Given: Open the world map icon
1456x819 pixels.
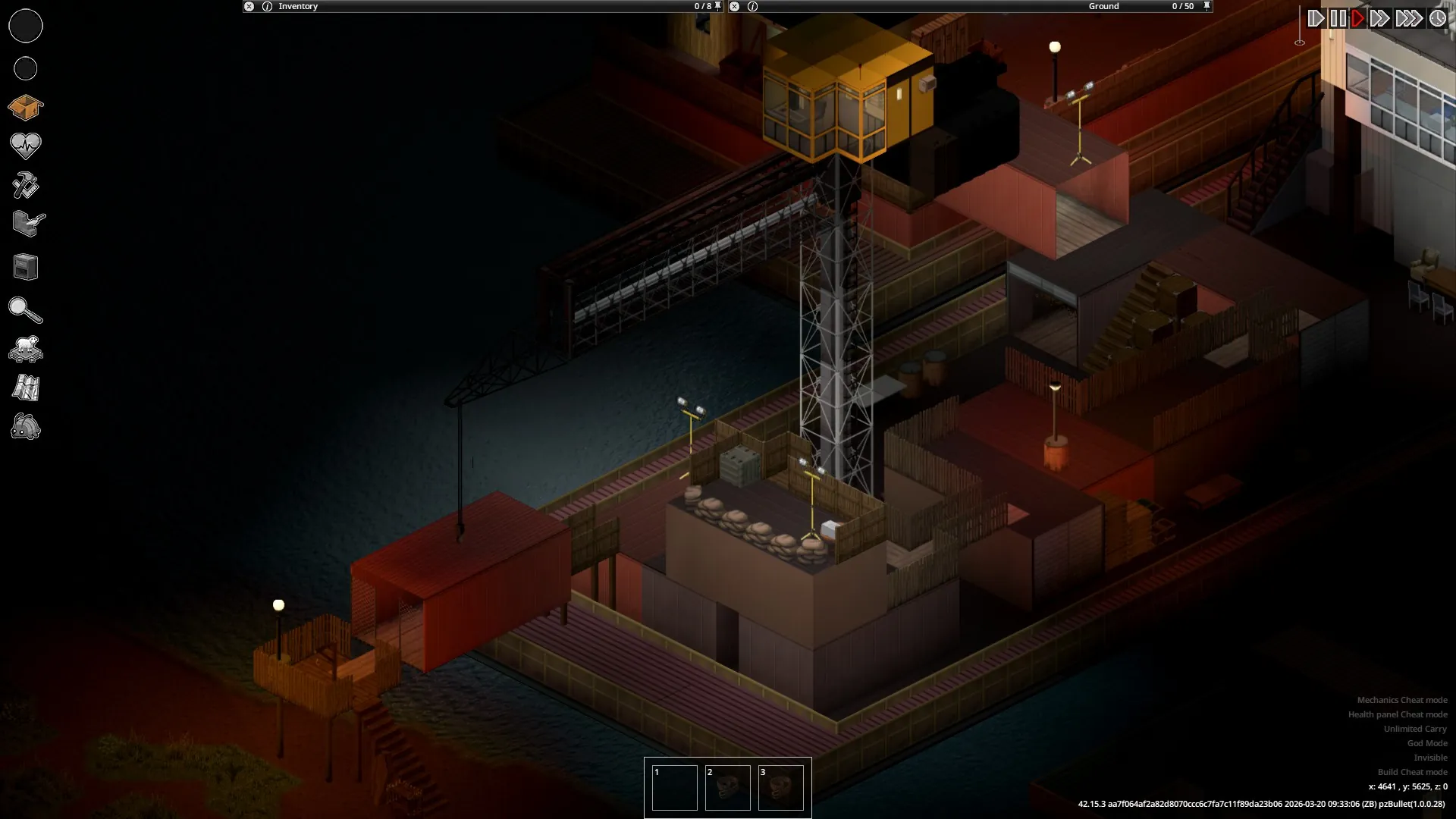Looking at the screenshot, I should (x=25, y=388).
